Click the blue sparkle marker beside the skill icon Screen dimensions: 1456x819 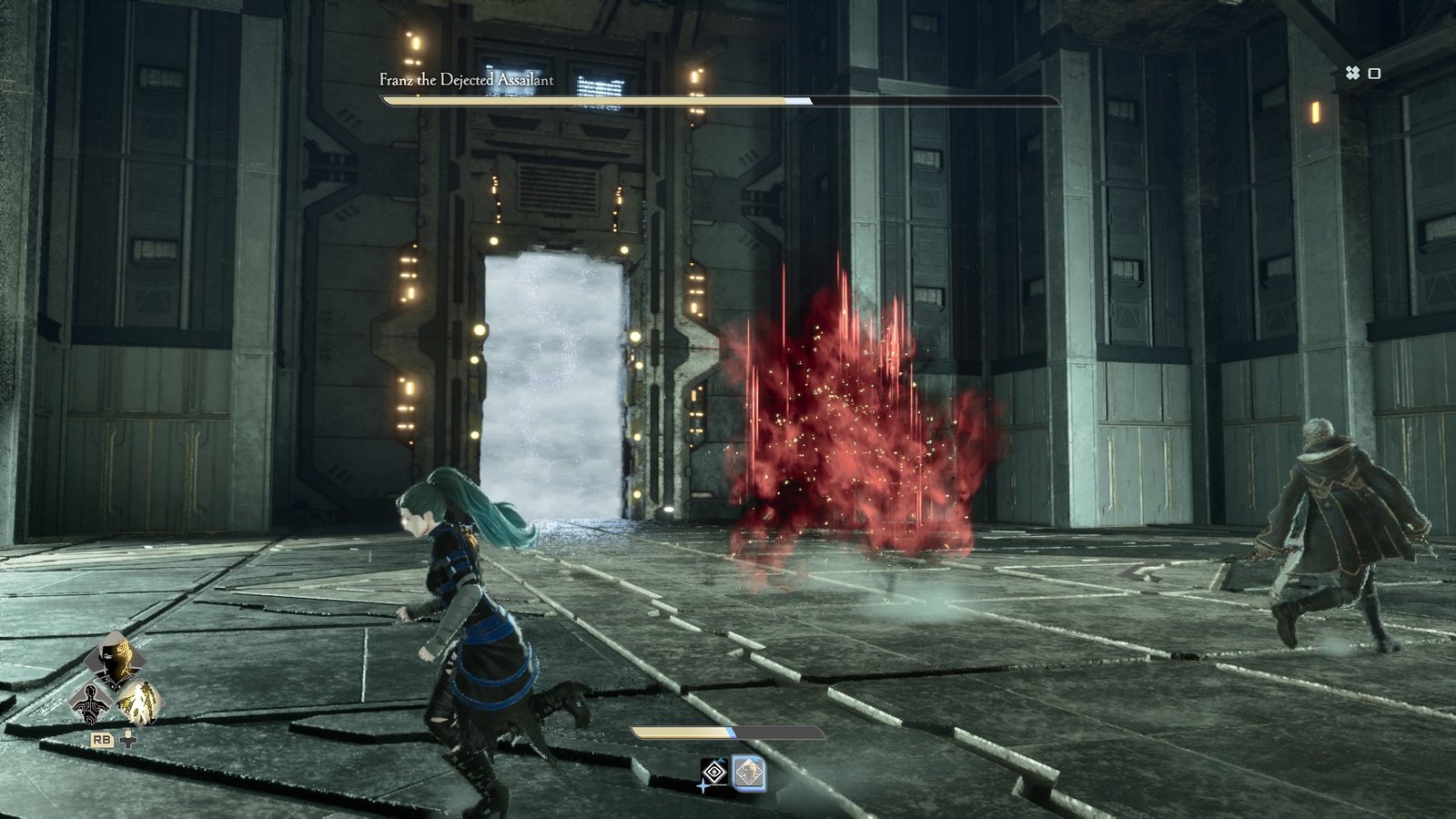point(703,785)
